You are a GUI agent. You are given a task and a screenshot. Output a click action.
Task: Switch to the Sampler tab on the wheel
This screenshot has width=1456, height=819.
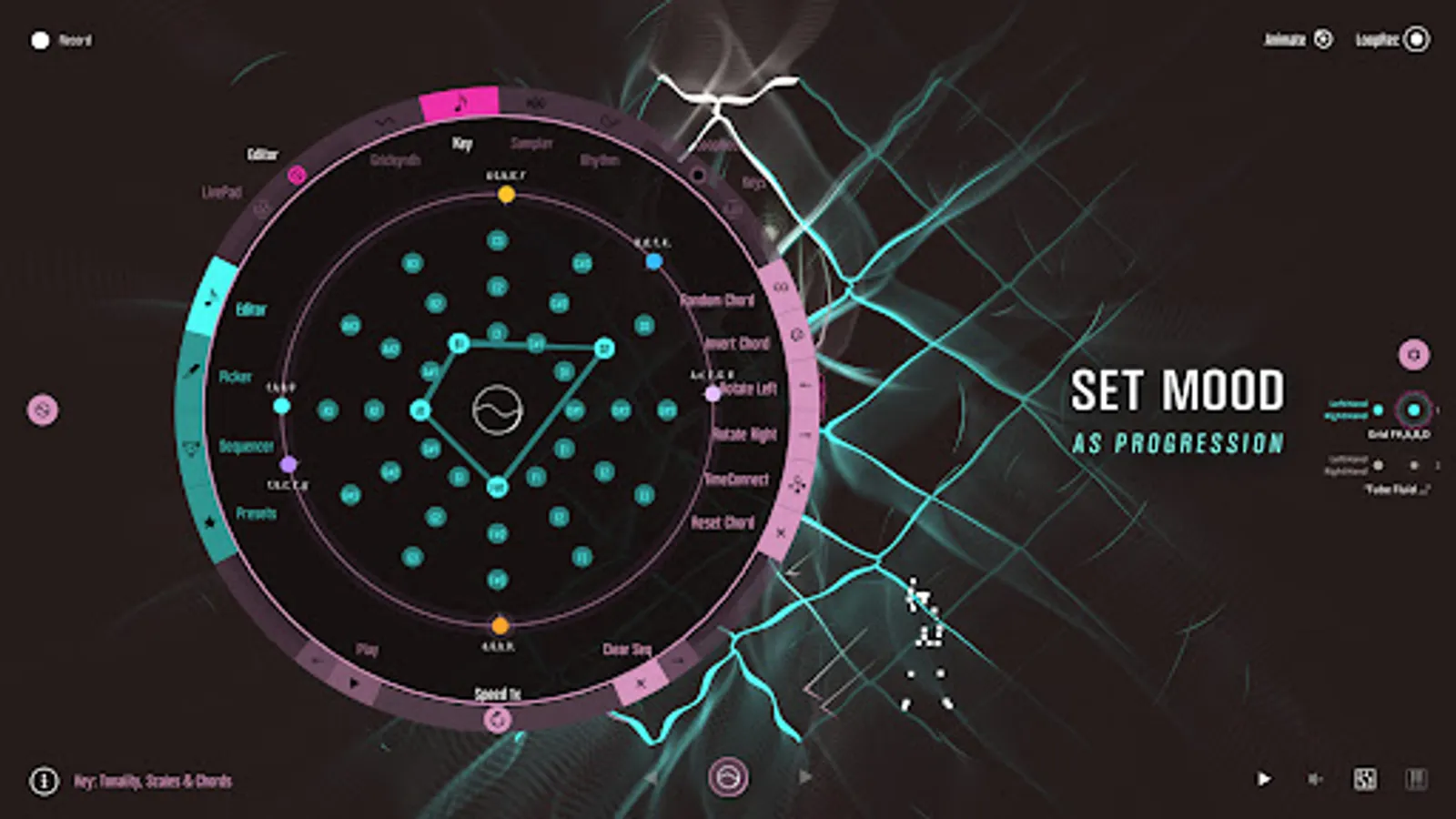531,143
